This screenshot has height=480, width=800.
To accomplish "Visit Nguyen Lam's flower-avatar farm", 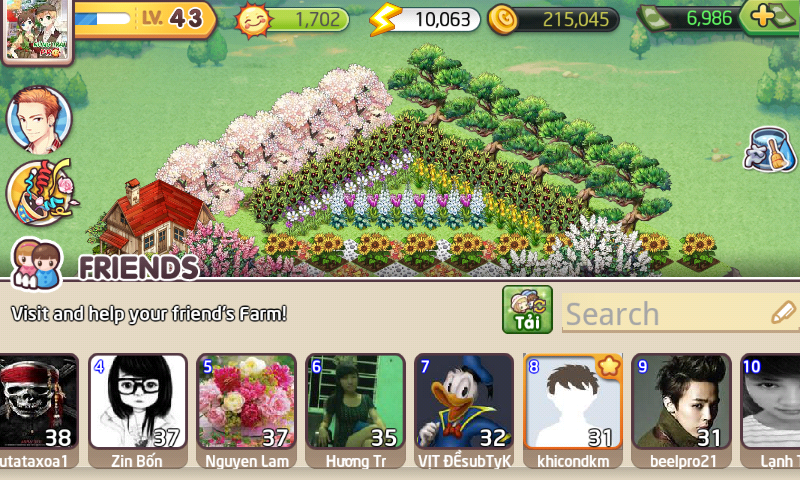I will click(246, 402).
